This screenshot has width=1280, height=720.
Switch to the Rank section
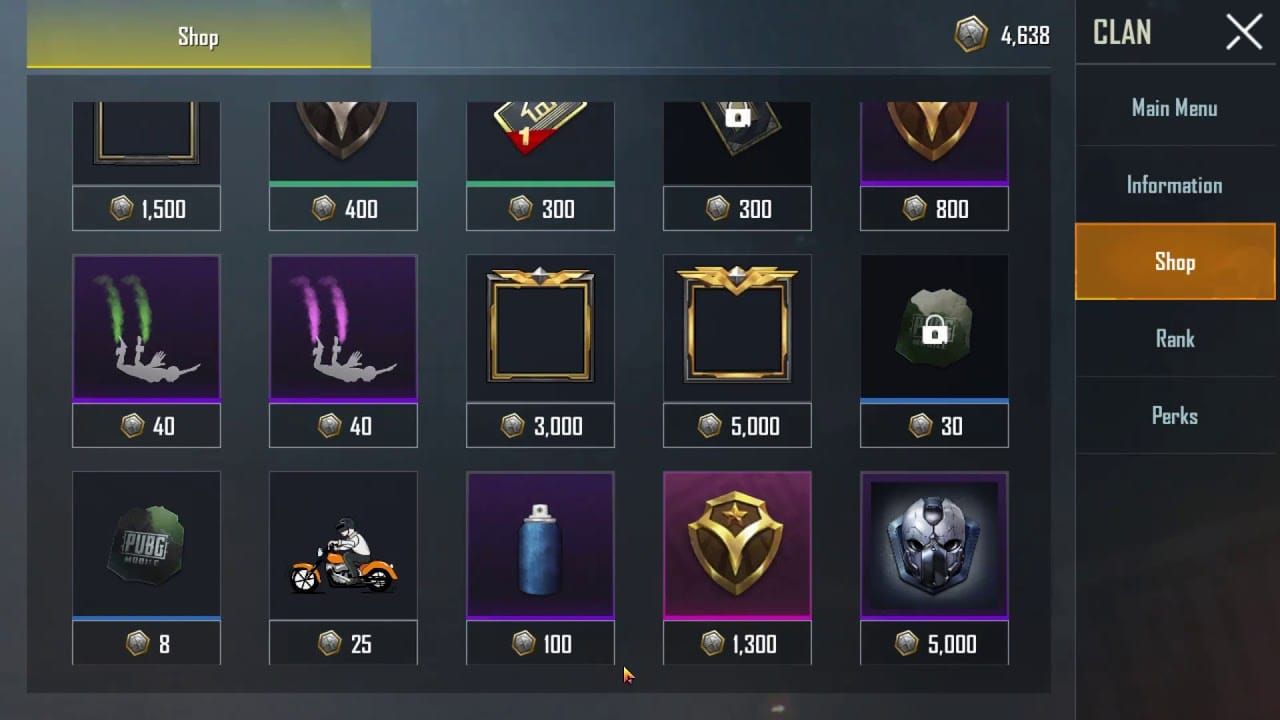(x=1175, y=338)
